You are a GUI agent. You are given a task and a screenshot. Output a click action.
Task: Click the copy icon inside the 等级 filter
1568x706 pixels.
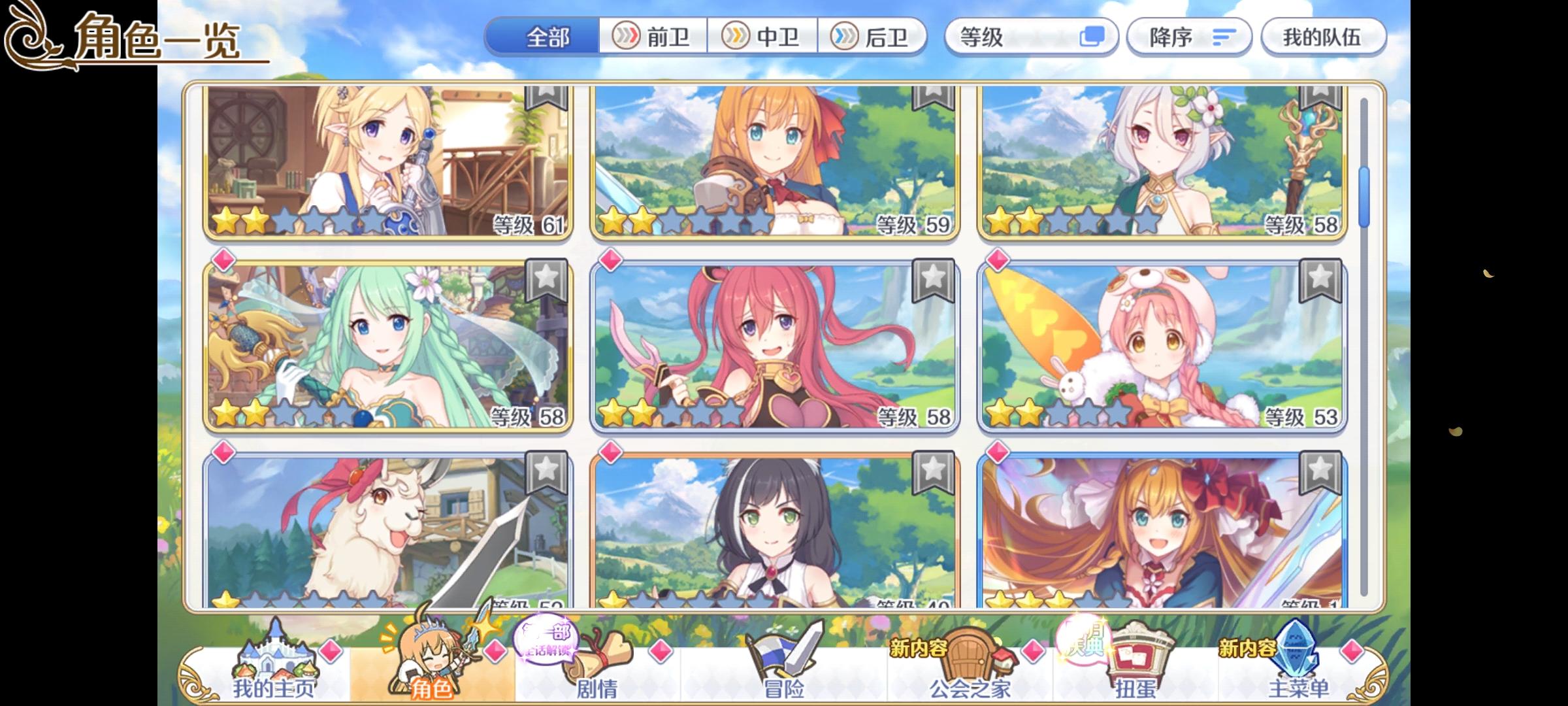(x=1096, y=37)
